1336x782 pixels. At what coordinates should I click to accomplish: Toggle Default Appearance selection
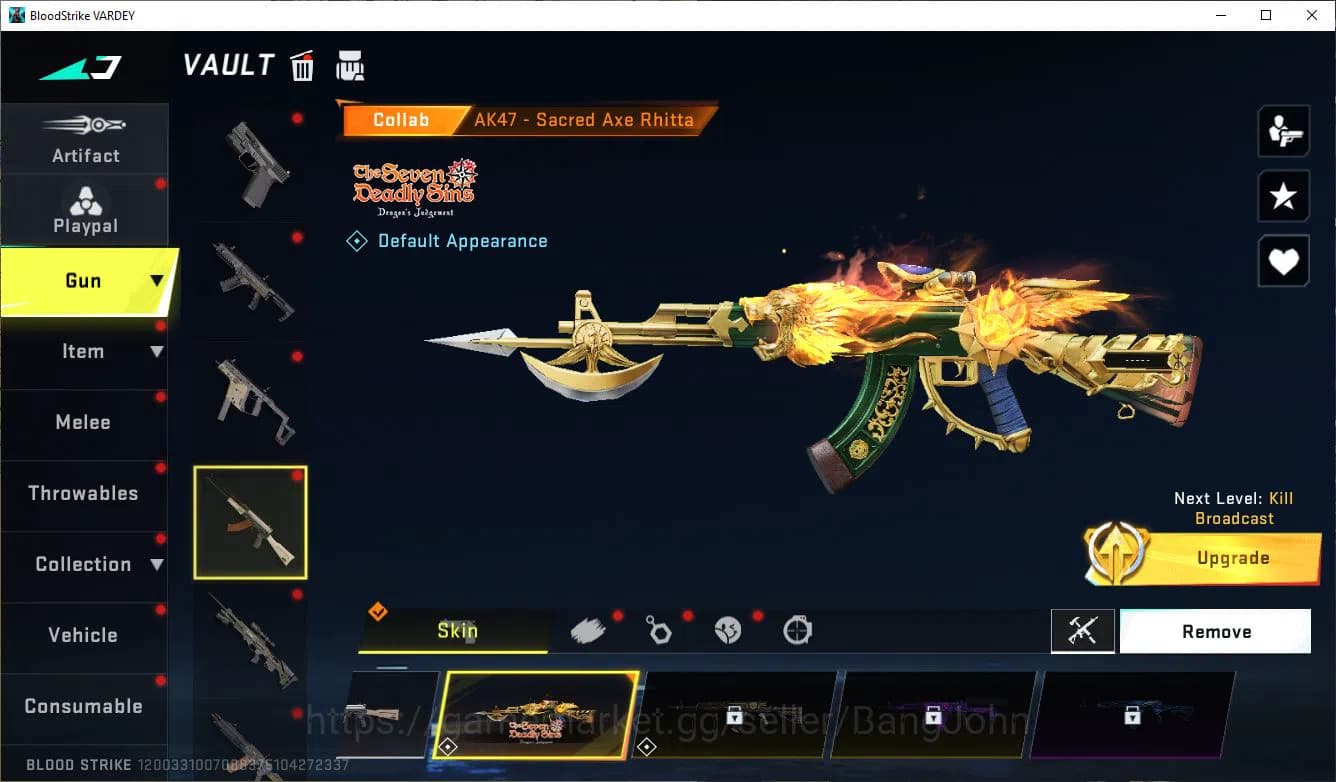point(447,240)
